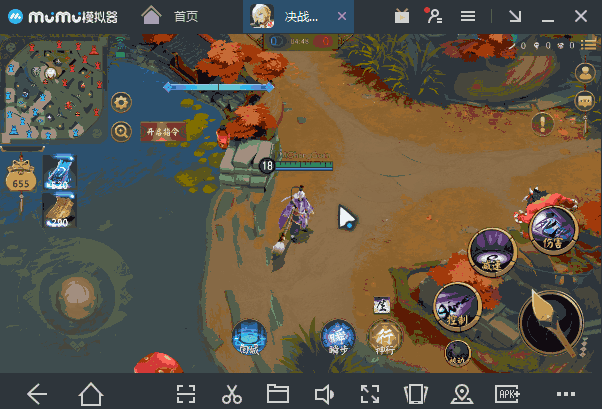The width and height of the screenshot is (602, 409).
Task: Open the player profile icon
Action: 586,72
